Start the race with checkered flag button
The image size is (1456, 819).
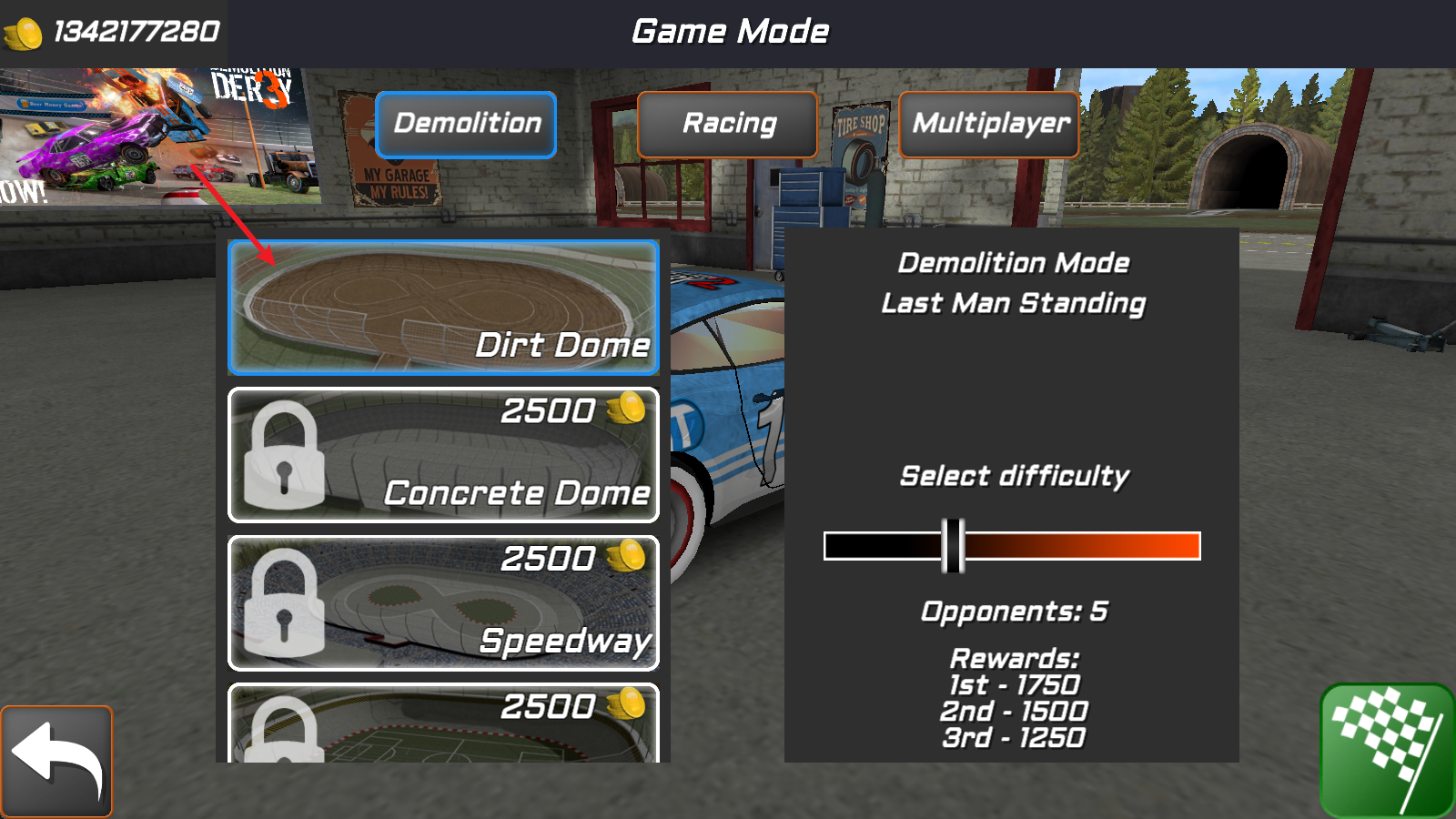(x=1387, y=750)
